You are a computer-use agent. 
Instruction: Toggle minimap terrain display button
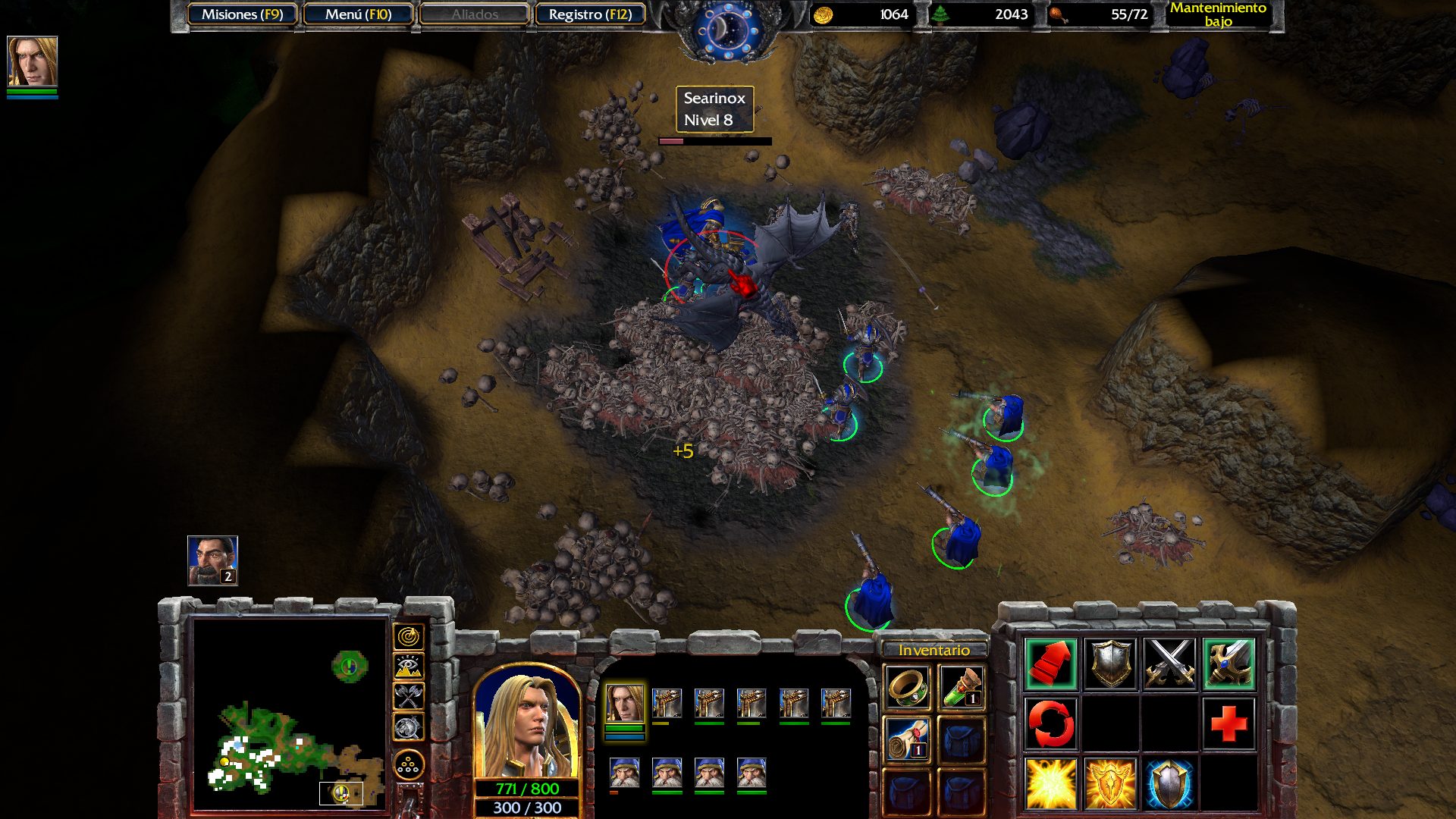coord(409,667)
